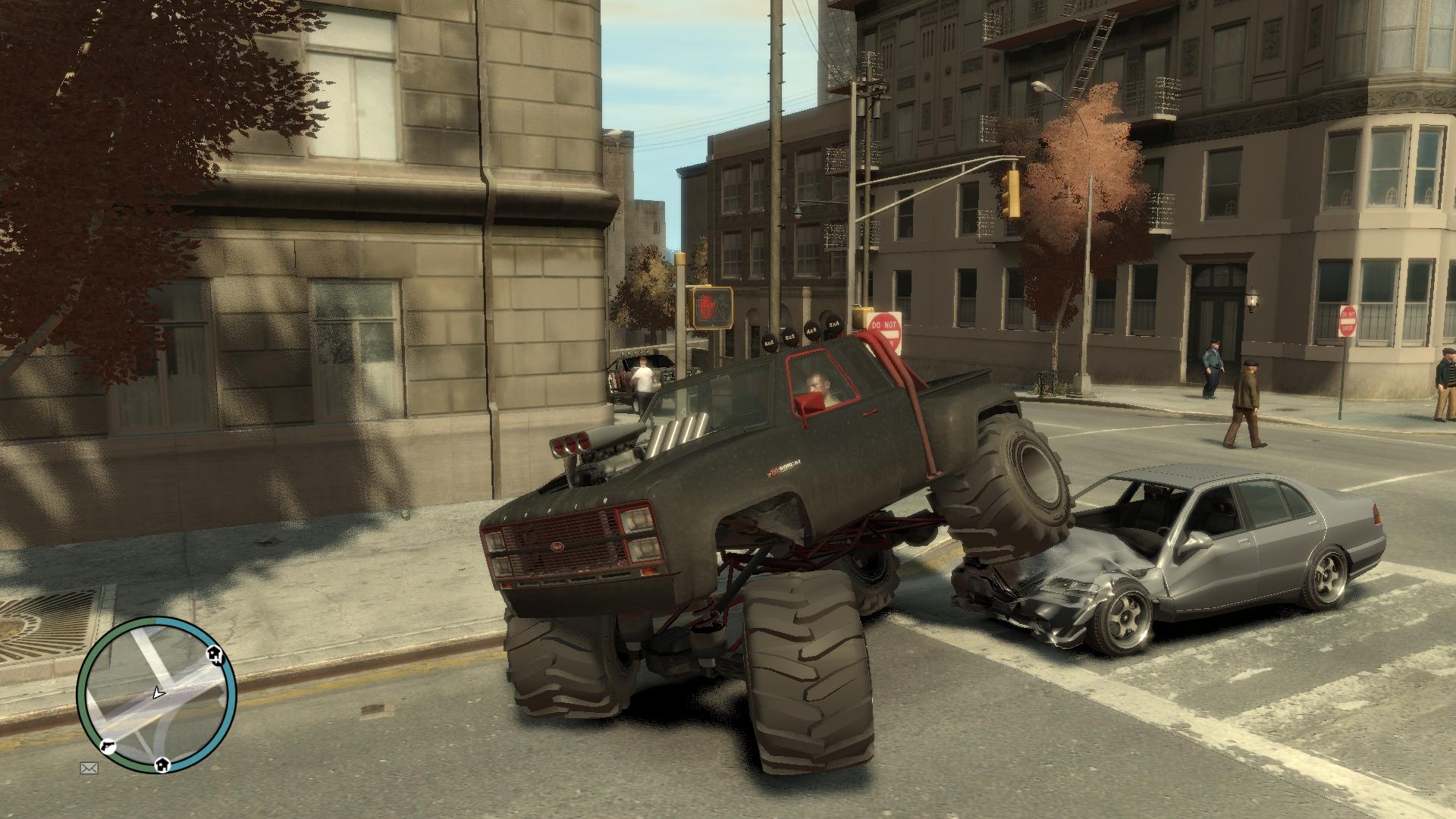Select the safehouse blip at minimap bottom
Viewport: 1456px width, 819px height.
tap(162, 765)
